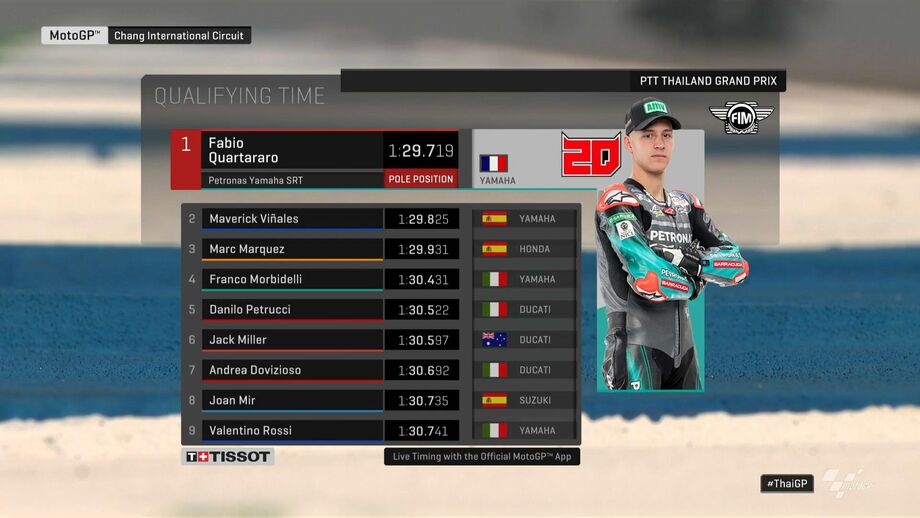Select the Chang International Circuit label
This screenshot has width=920, height=518.
tap(181, 36)
